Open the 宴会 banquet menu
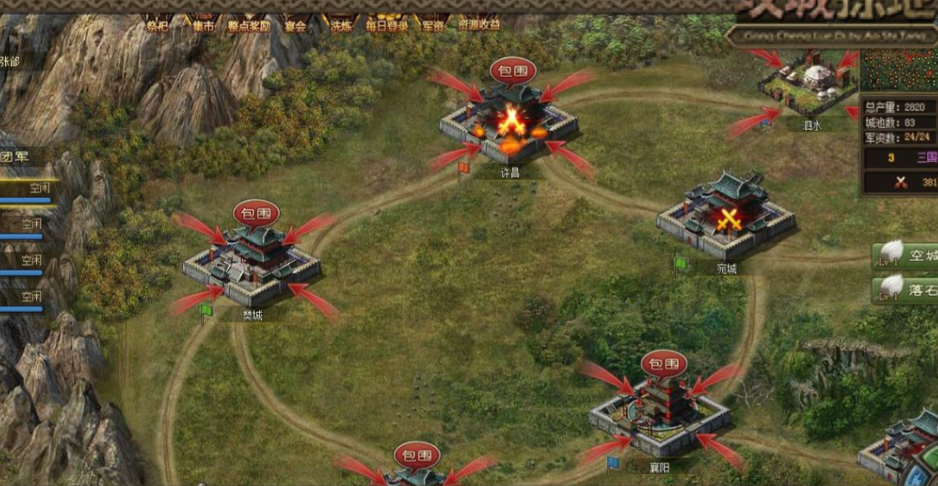 tap(295, 25)
